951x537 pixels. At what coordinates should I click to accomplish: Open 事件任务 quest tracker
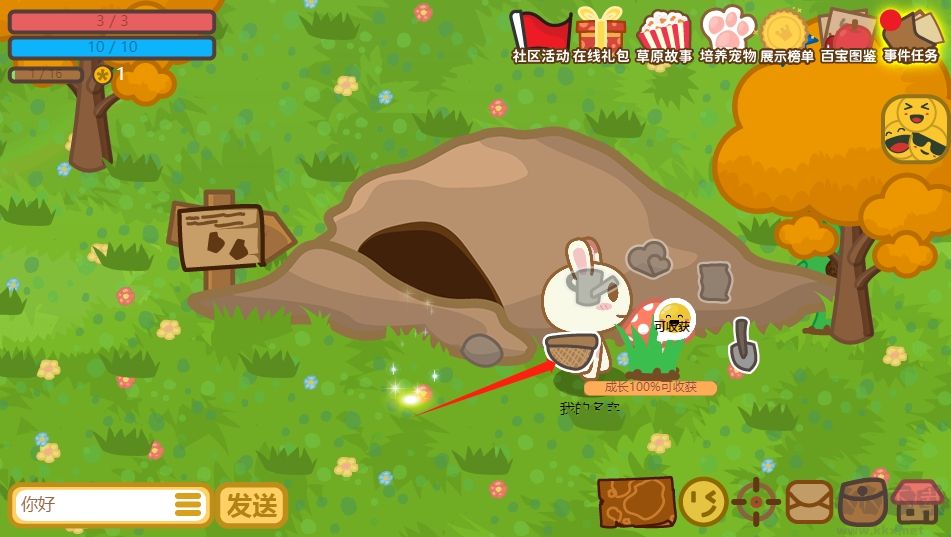(x=910, y=34)
